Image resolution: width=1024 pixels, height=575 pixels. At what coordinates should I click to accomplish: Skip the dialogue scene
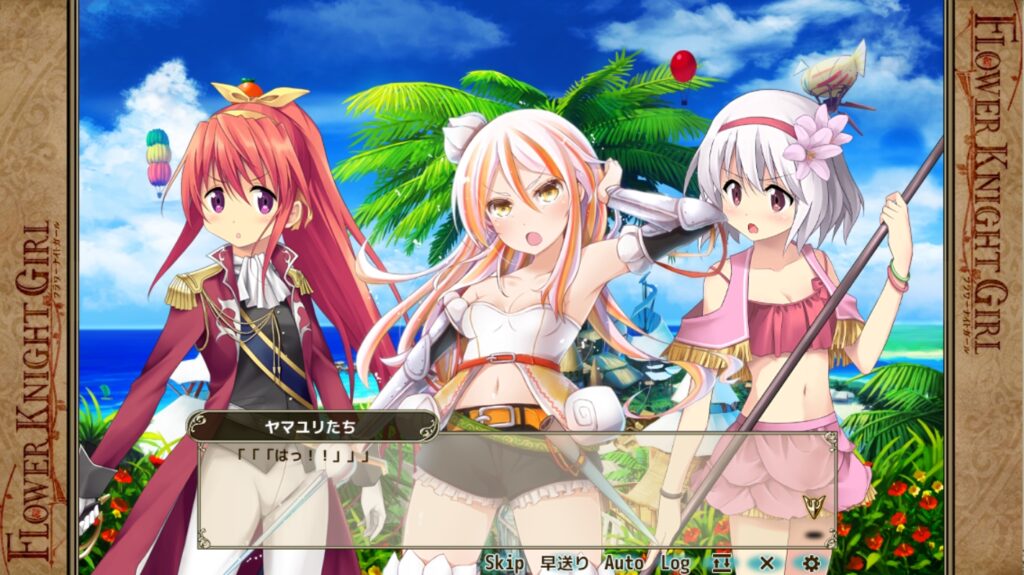pyautogui.click(x=505, y=563)
